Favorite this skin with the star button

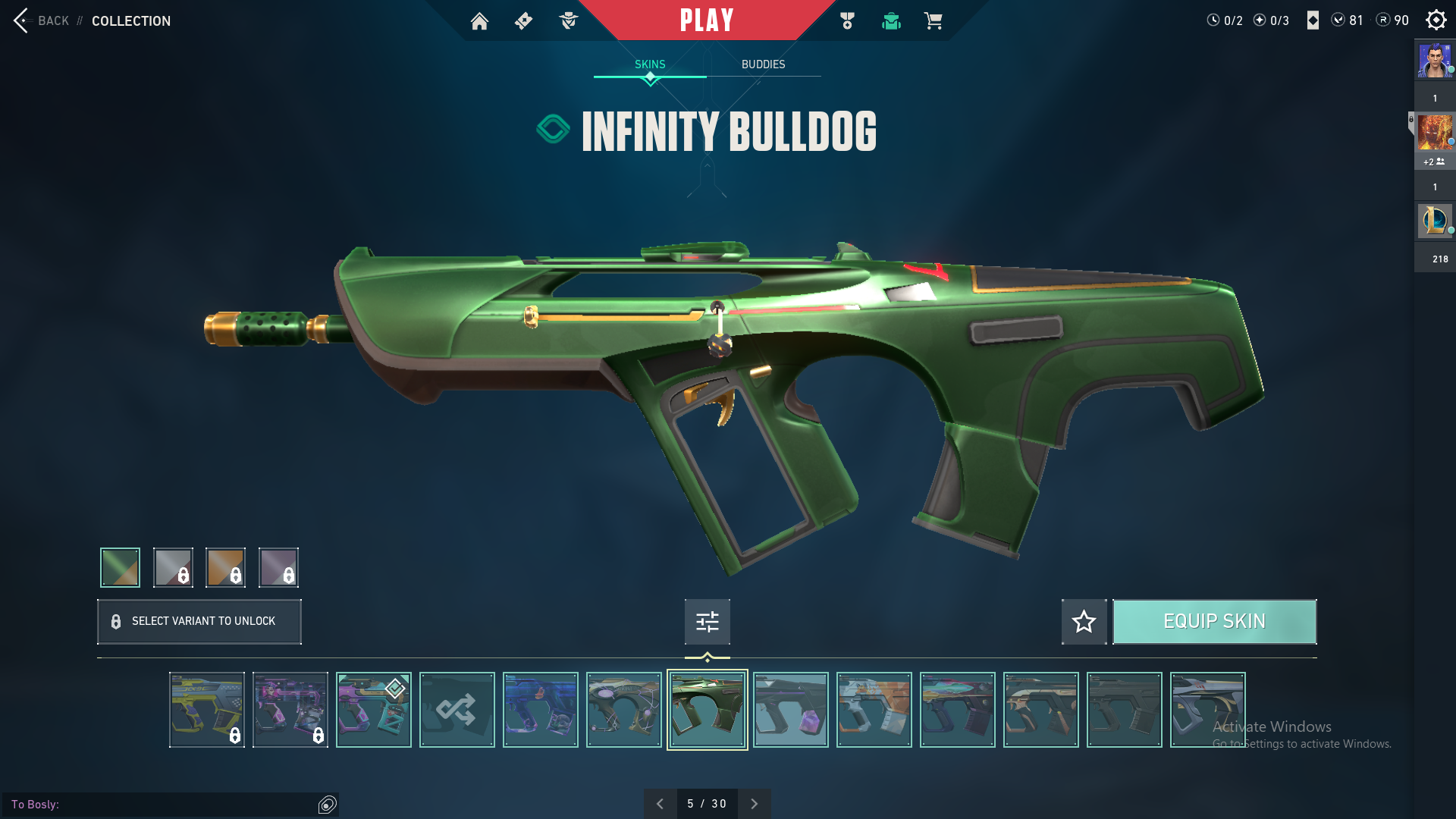click(x=1084, y=622)
